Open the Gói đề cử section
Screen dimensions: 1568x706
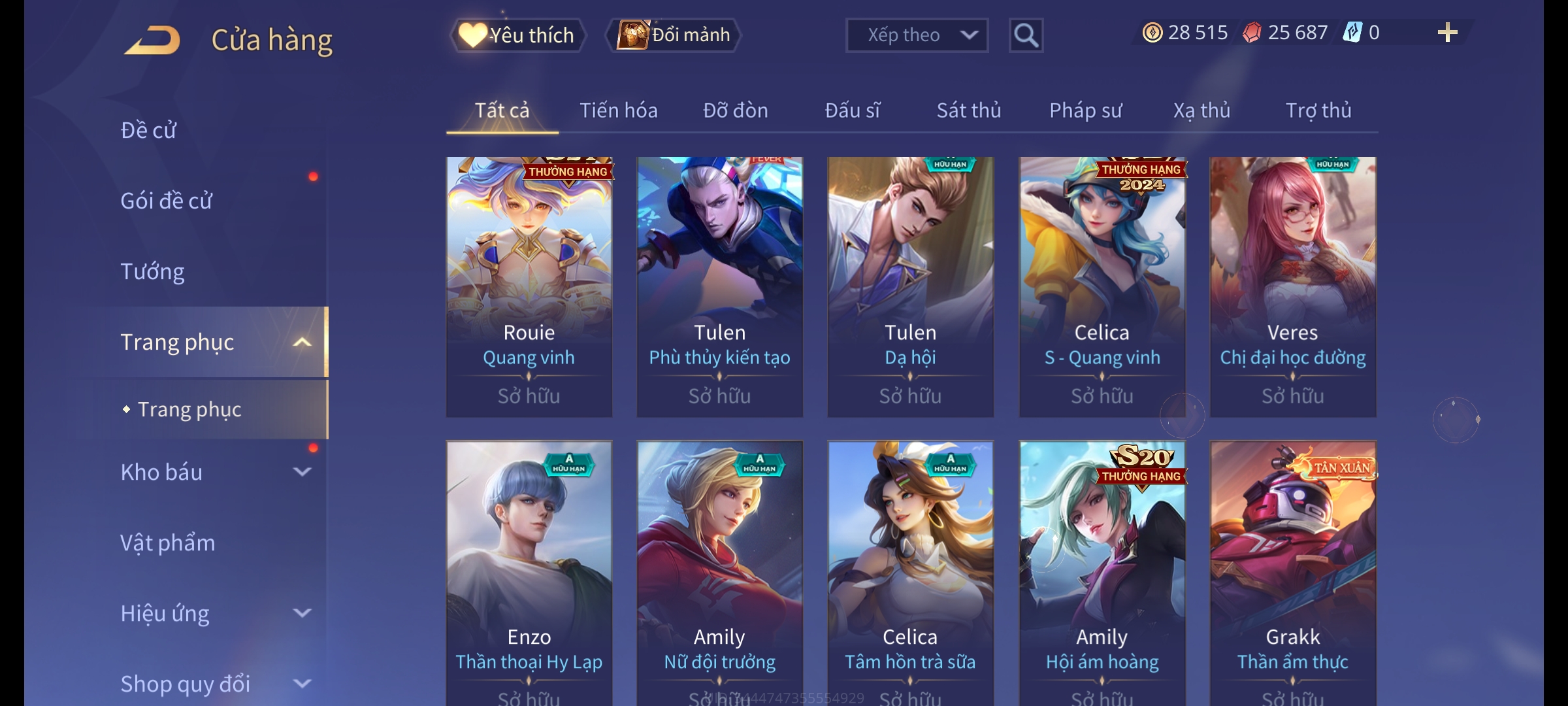166,201
